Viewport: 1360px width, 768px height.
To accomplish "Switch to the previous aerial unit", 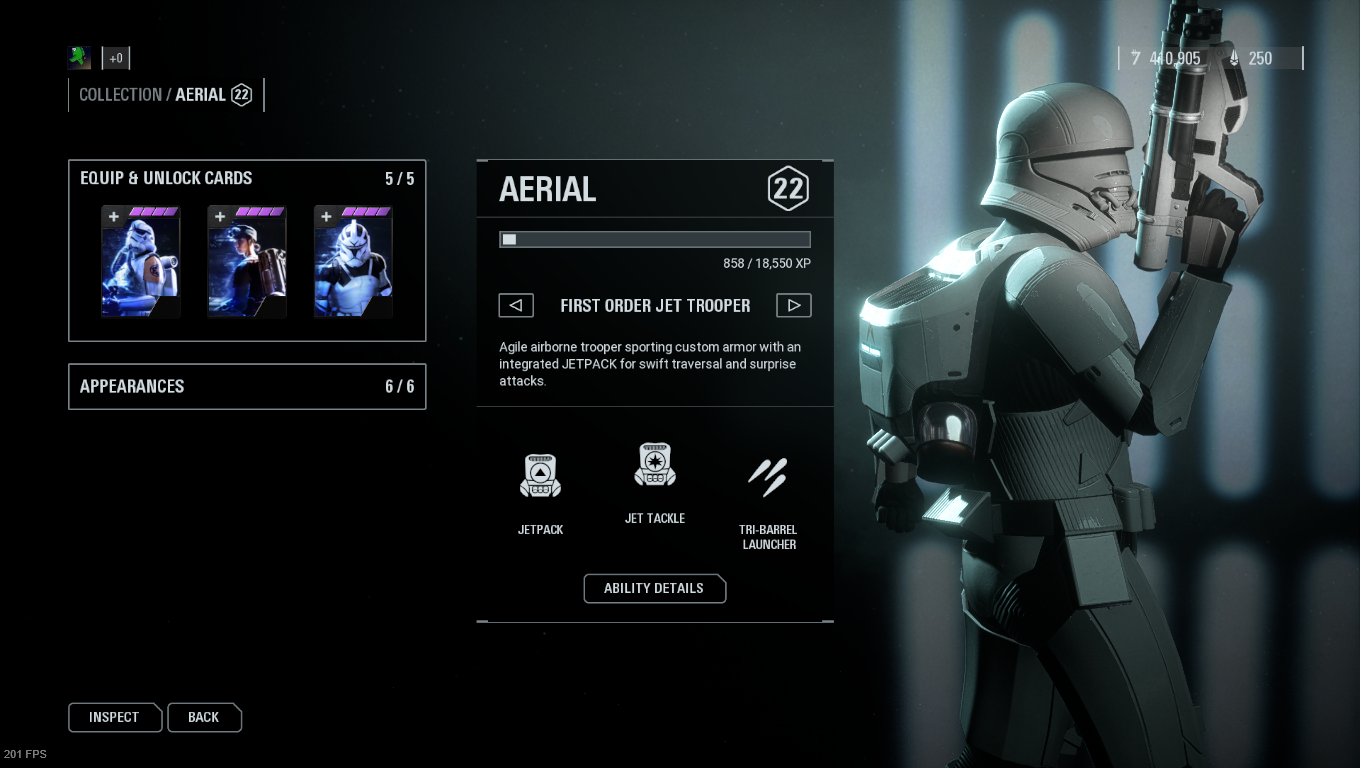I will pos(516,305).
